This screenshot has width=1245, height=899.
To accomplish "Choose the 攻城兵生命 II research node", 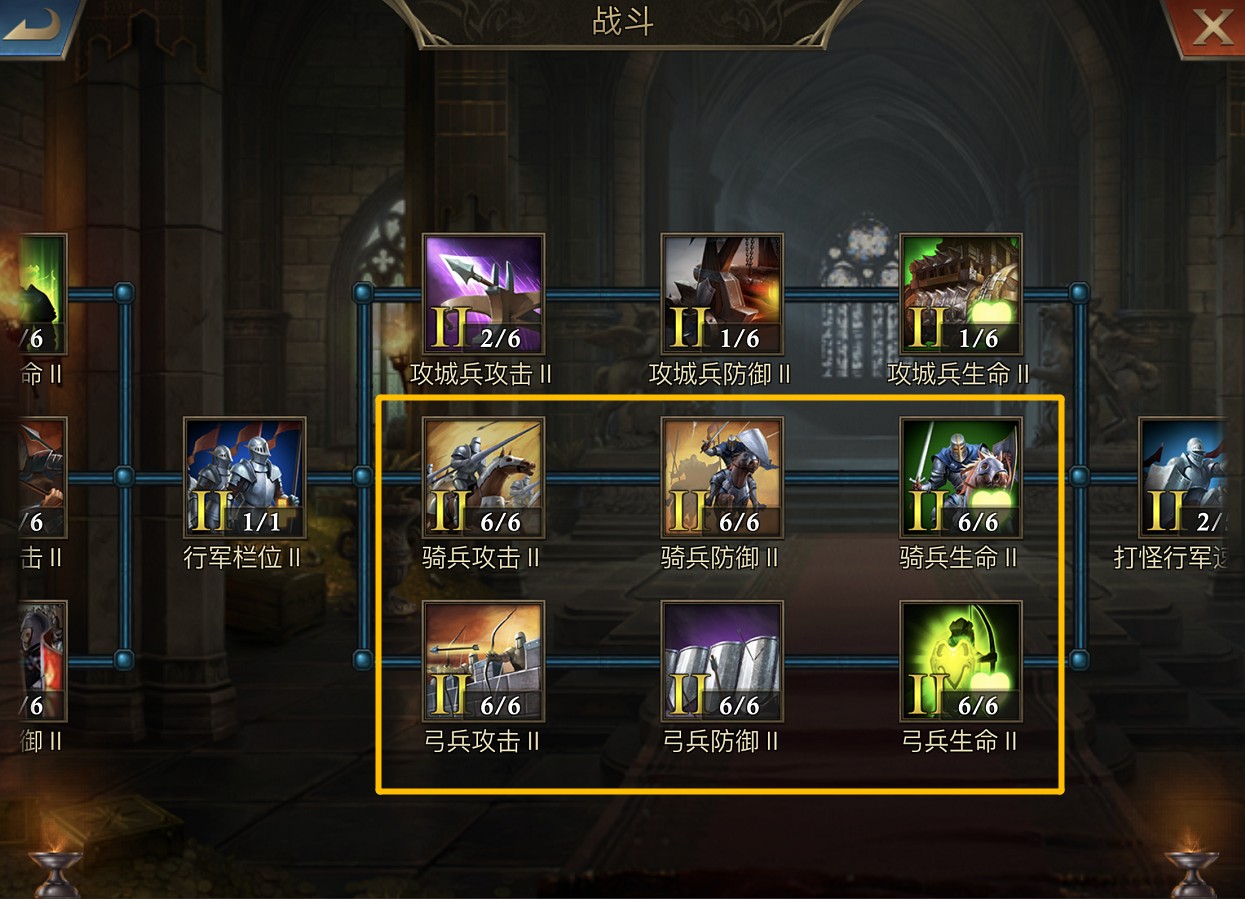I will 960,294.
